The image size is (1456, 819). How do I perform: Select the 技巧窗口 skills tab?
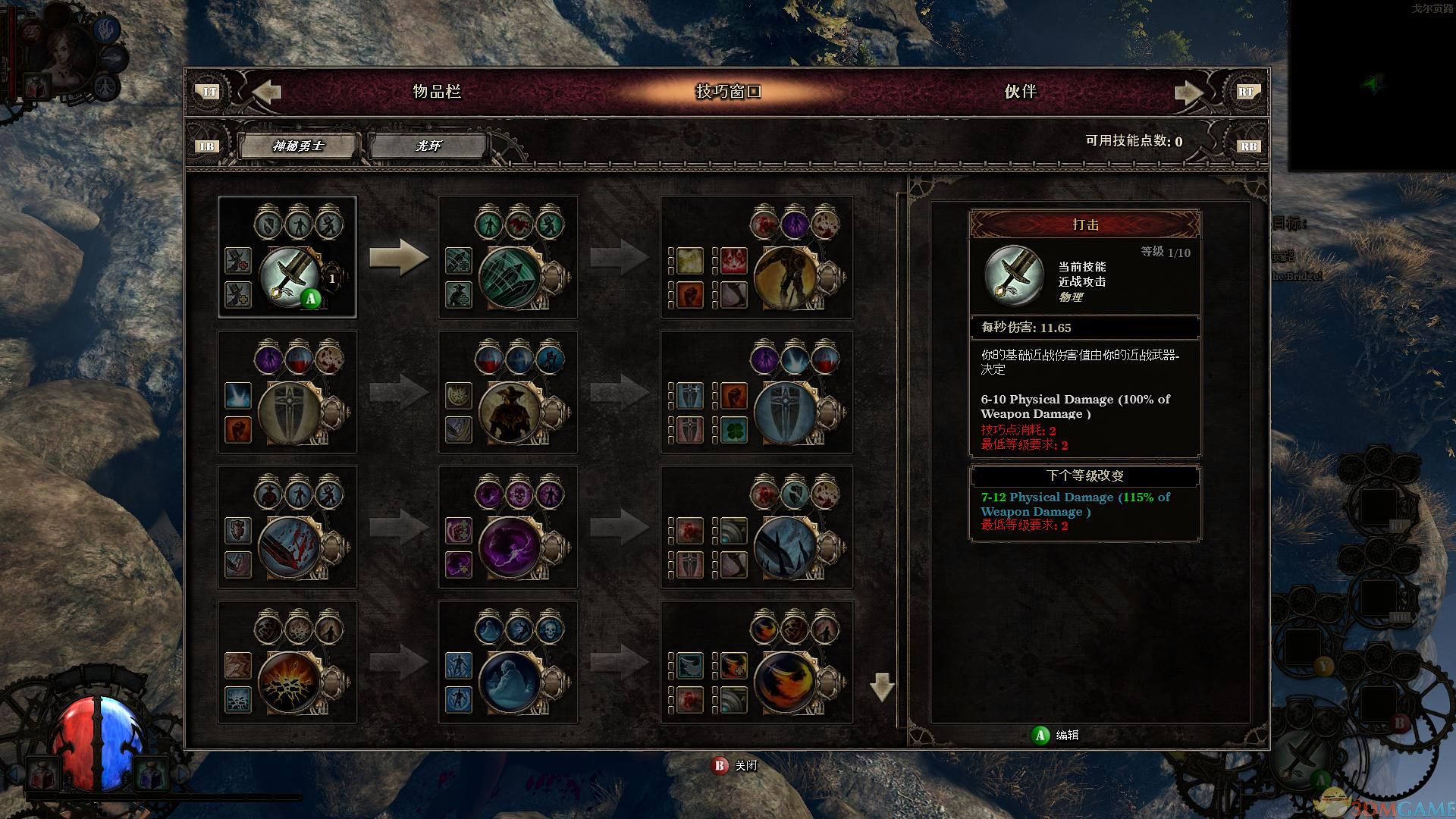pos(728,92)
